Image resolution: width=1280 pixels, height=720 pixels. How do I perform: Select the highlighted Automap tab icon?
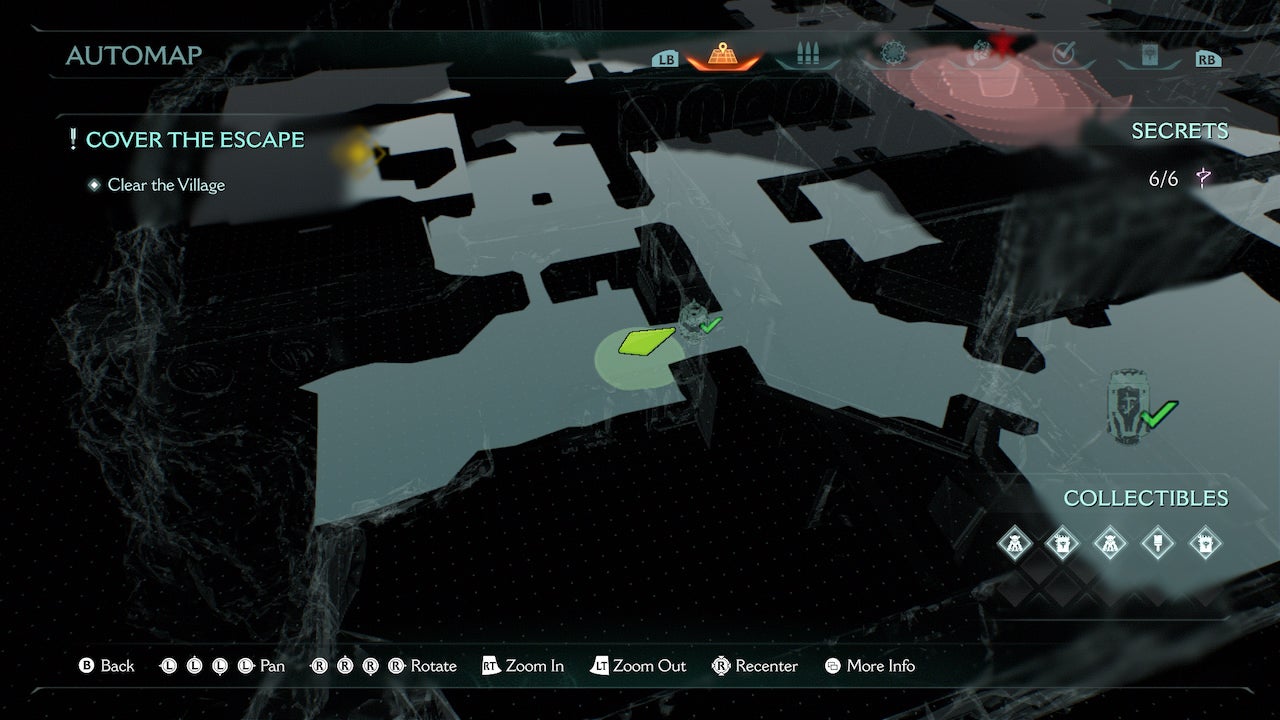[x=723, y=52]
